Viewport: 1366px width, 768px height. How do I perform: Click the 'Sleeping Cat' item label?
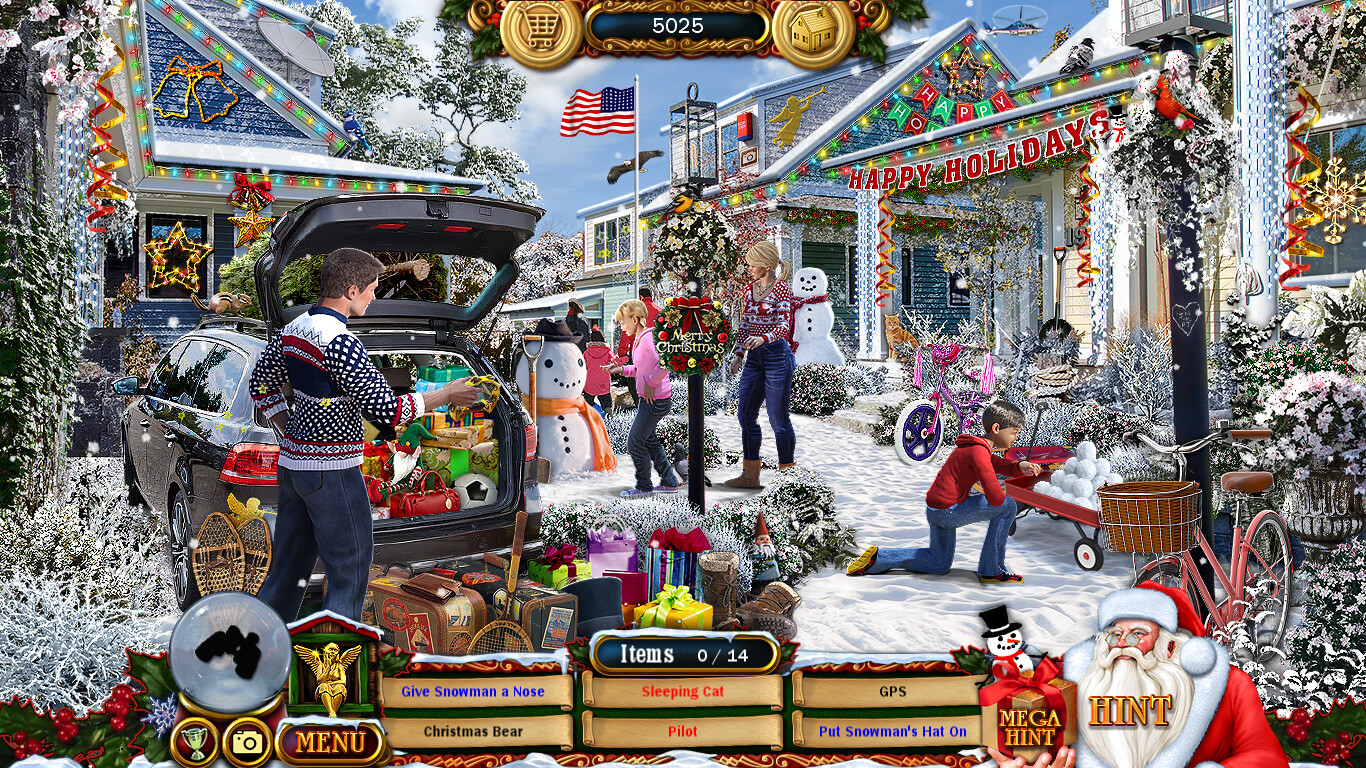(685, 691)
